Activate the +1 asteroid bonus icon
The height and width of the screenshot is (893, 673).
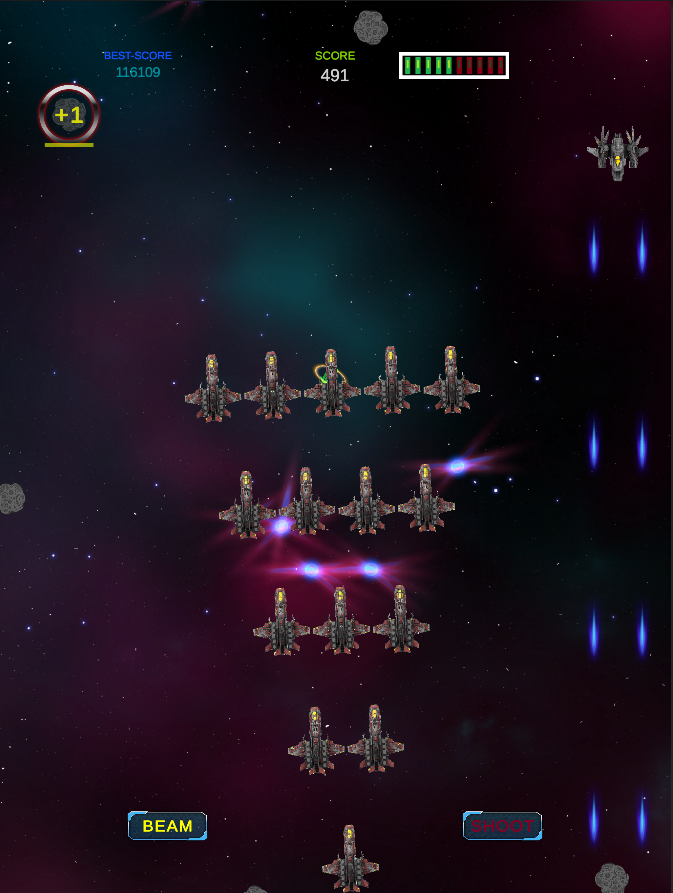pos(69,115)
